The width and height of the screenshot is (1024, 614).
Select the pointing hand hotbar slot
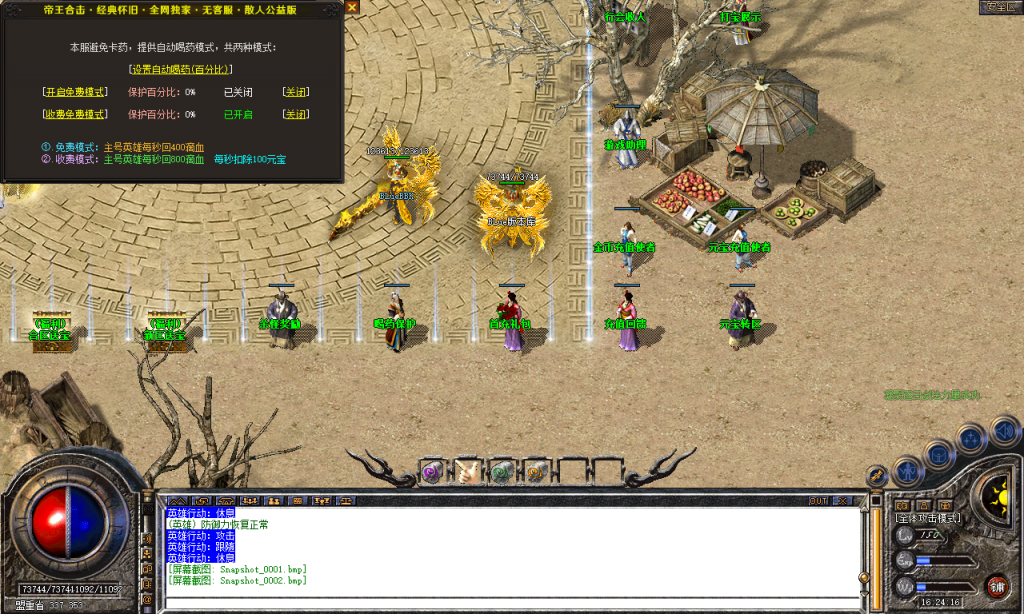coord(466,471)
